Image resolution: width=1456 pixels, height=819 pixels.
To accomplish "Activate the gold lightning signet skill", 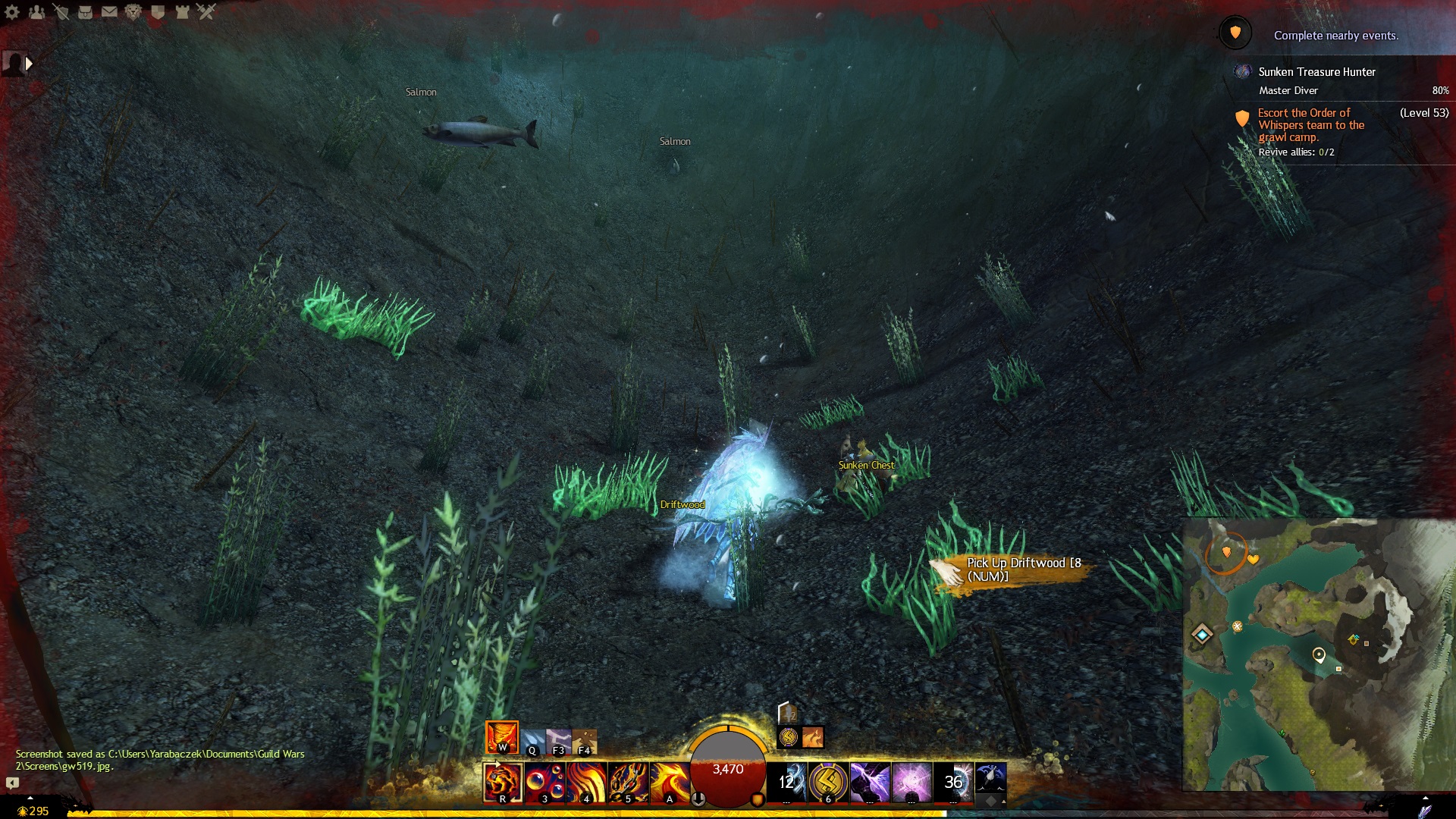I will (x=828, y=783).
